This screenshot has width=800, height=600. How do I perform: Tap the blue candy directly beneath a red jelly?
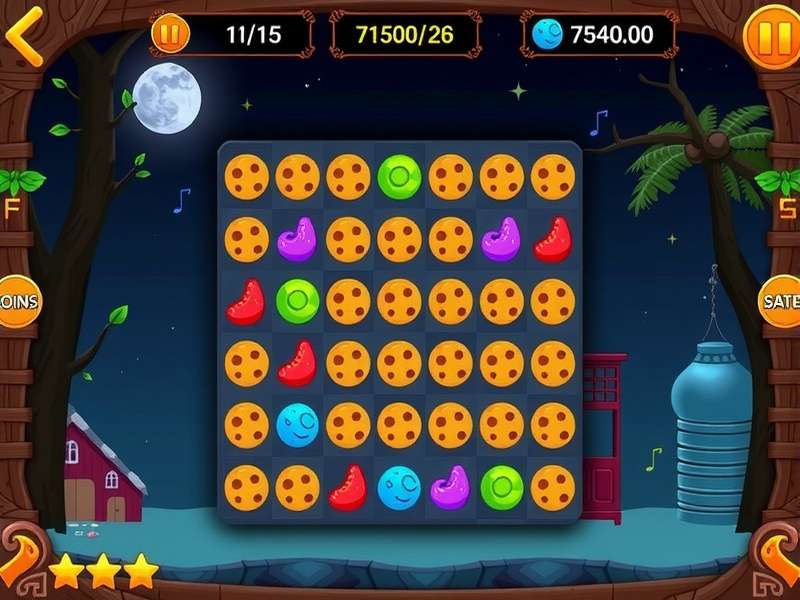tap(297, 425)
